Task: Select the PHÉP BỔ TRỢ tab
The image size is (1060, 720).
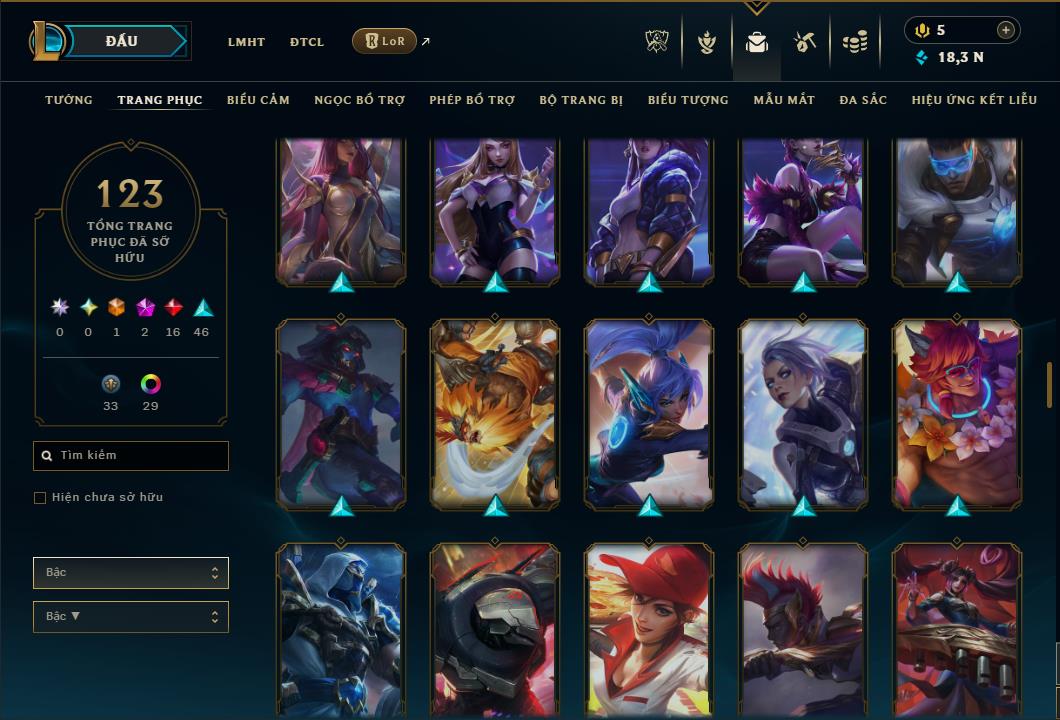Action: tap(472, 100)
